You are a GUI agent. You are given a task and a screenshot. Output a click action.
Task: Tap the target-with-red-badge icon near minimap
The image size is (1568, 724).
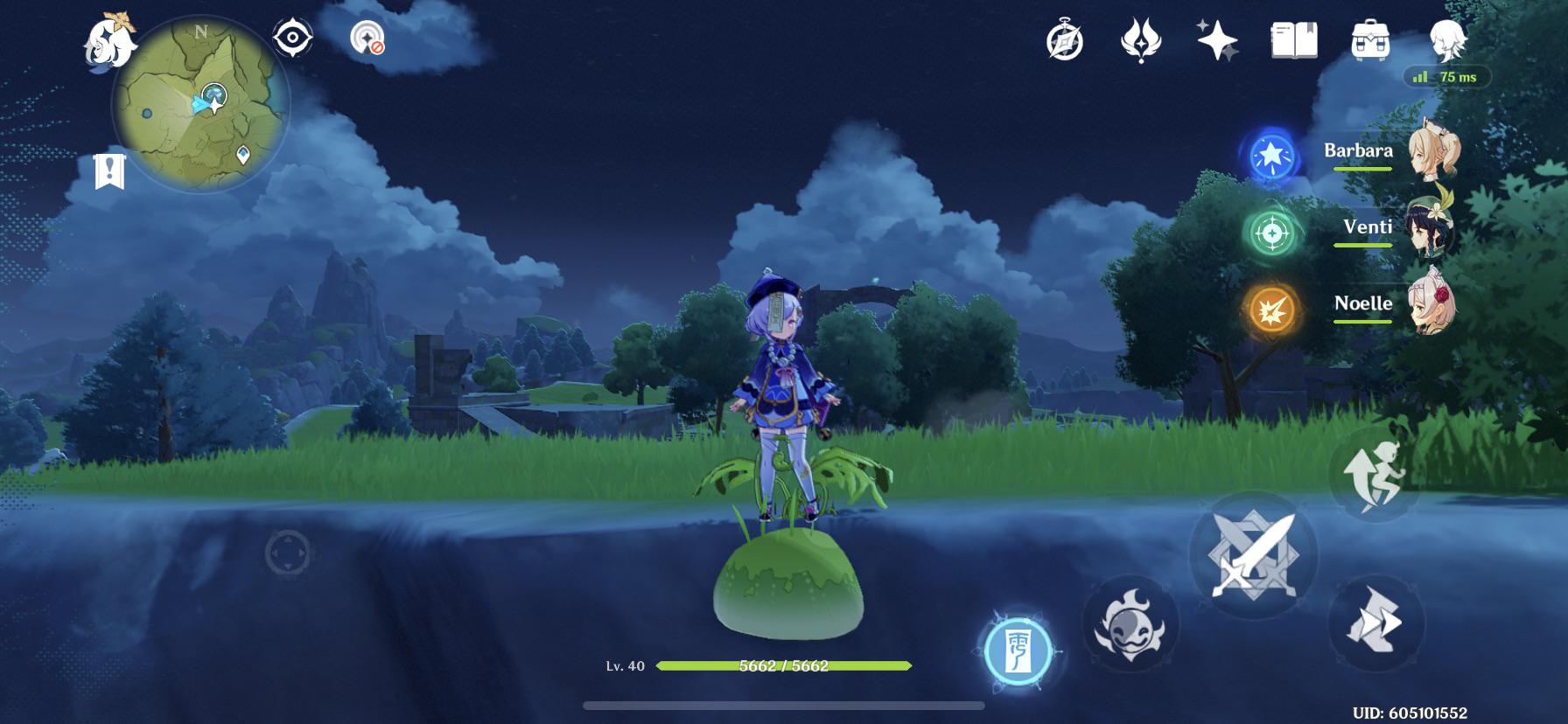pos(367,38)
